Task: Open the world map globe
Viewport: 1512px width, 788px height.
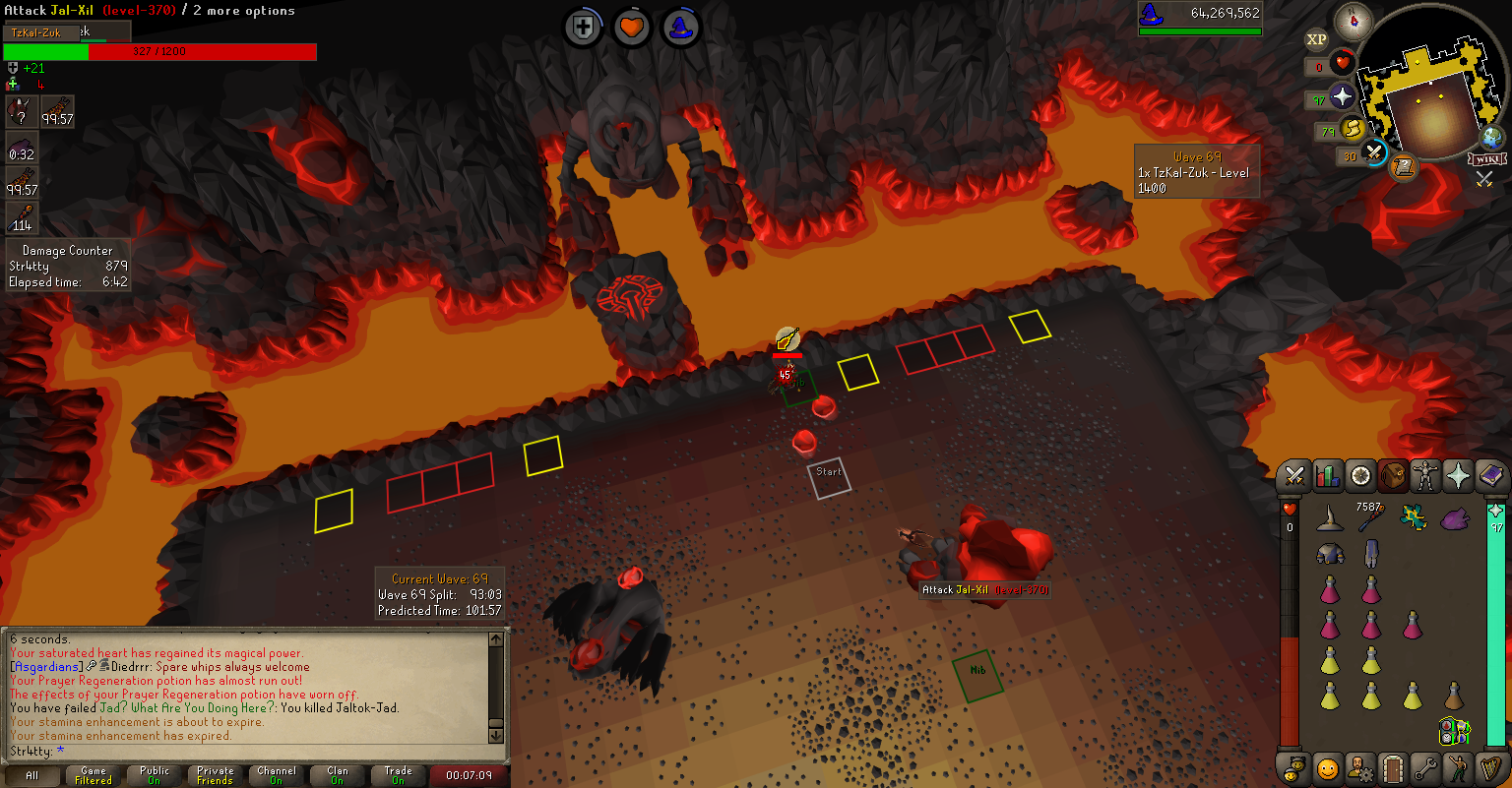Action: (1493, 138)
